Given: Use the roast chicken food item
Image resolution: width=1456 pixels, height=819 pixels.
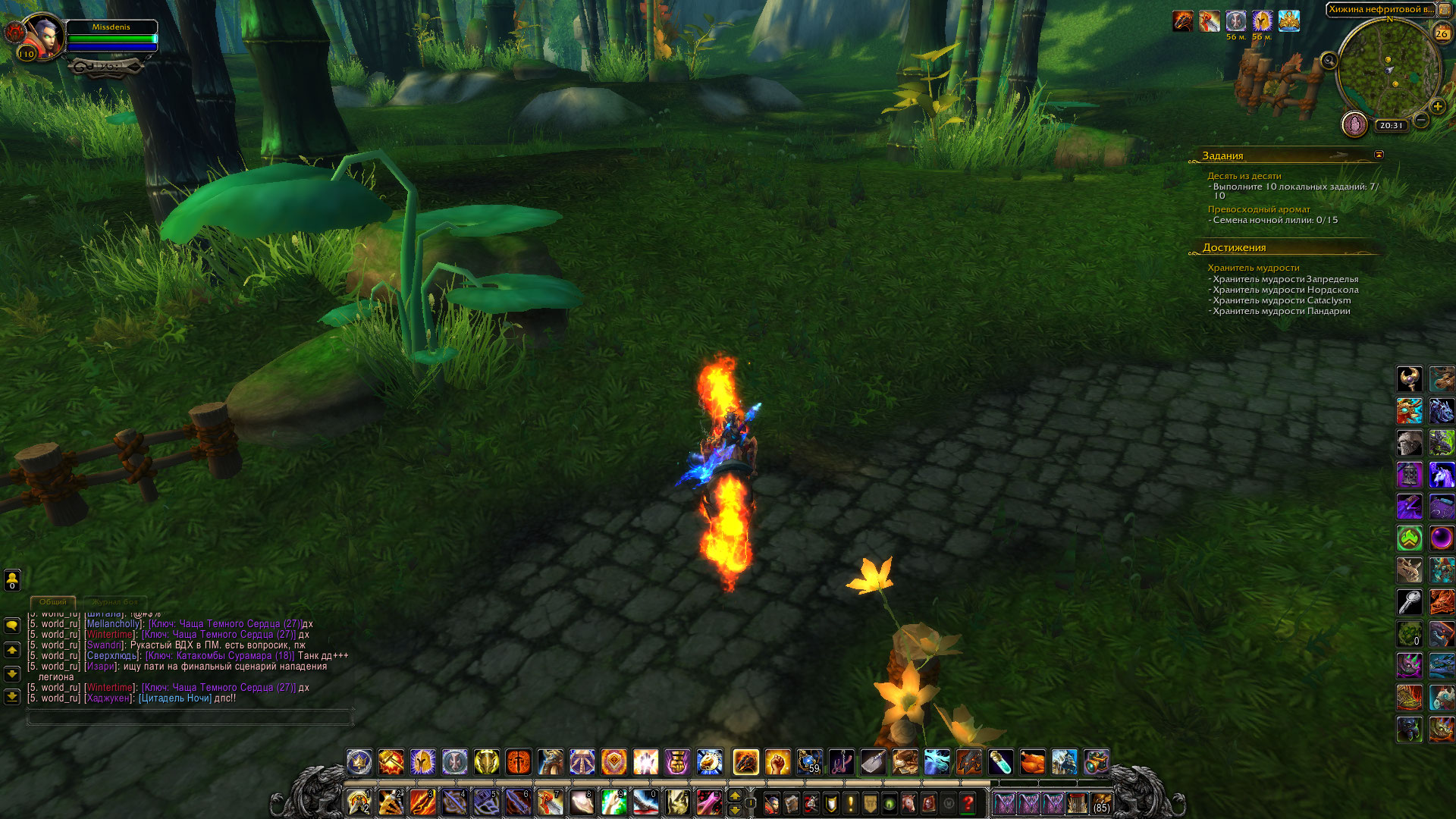Looking at the screenshot, I should pos(1032,762).
